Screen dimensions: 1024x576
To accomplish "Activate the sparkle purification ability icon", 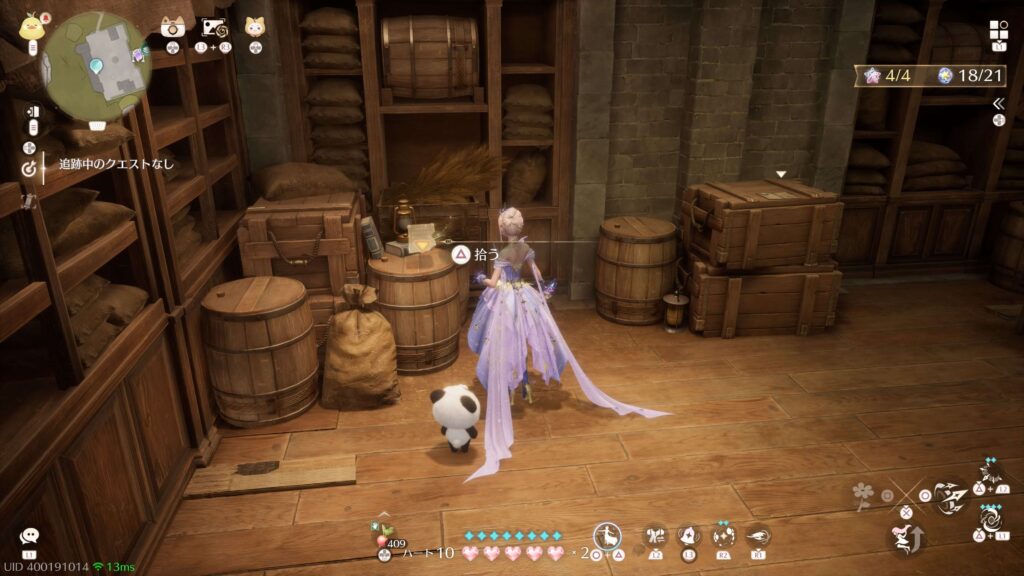I will coord(724,536).
